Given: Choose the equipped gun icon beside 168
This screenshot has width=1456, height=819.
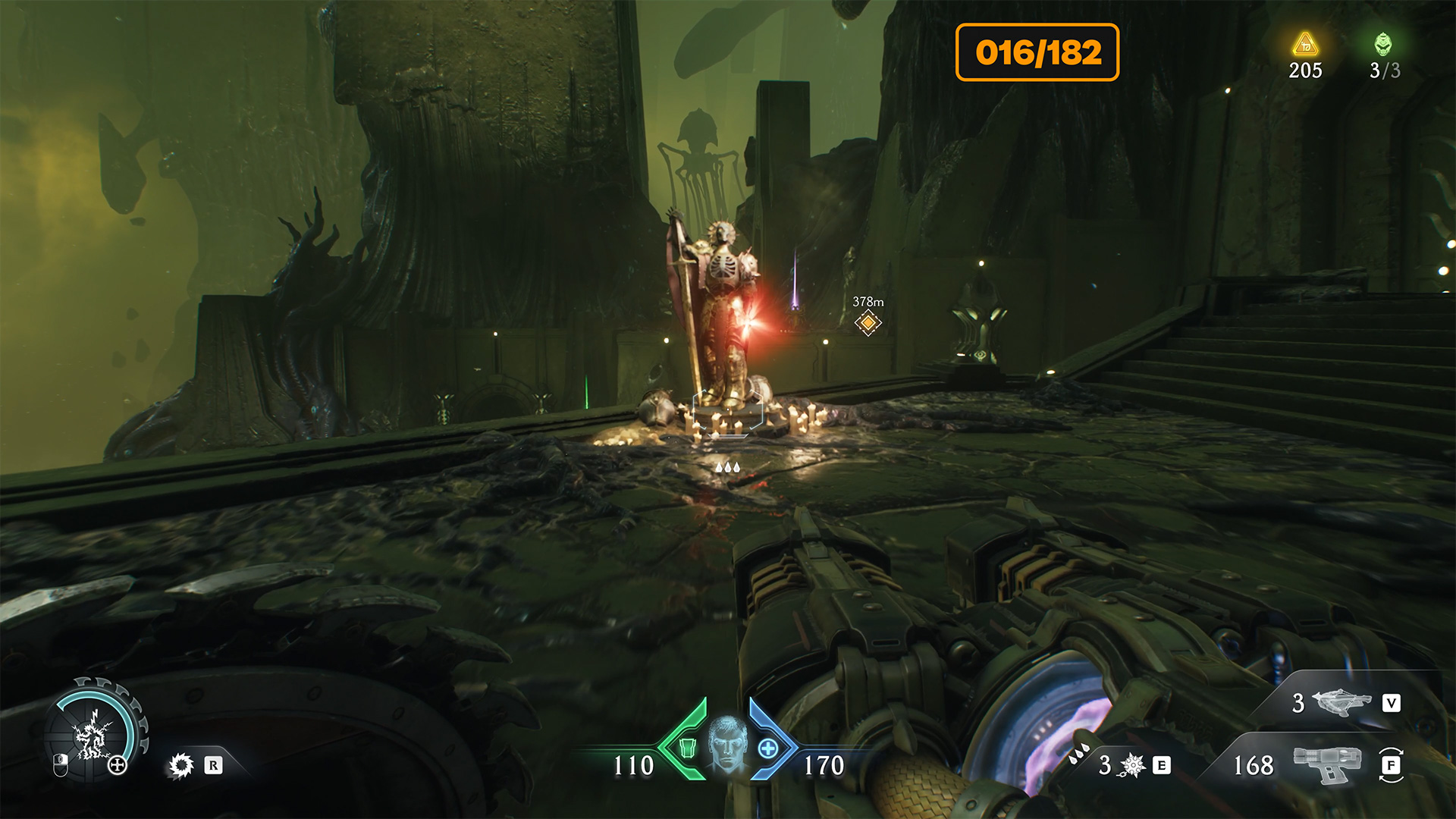Looking at the screenshot, I should pyautogui.click(x=1327, y=764).
